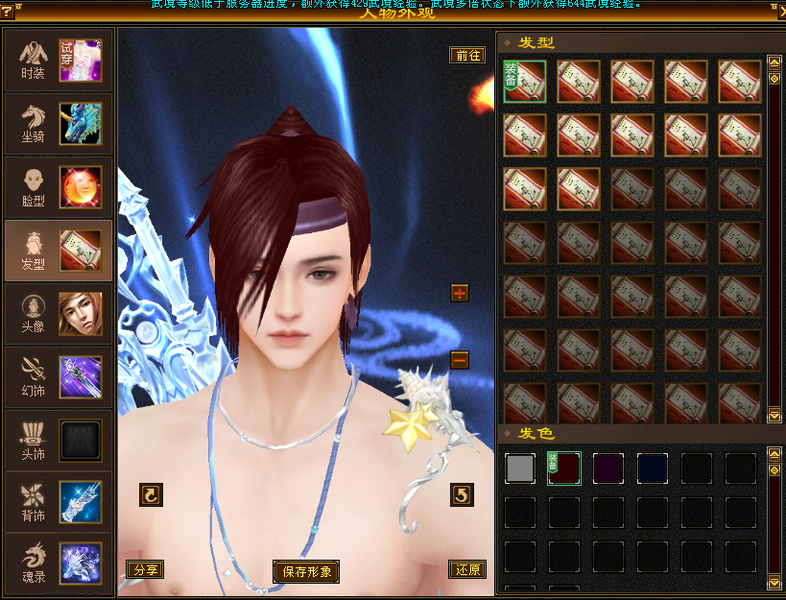Screen dimensions: 786x600
Task: Click the 还原 restore button
Action: tap(467, 569)
